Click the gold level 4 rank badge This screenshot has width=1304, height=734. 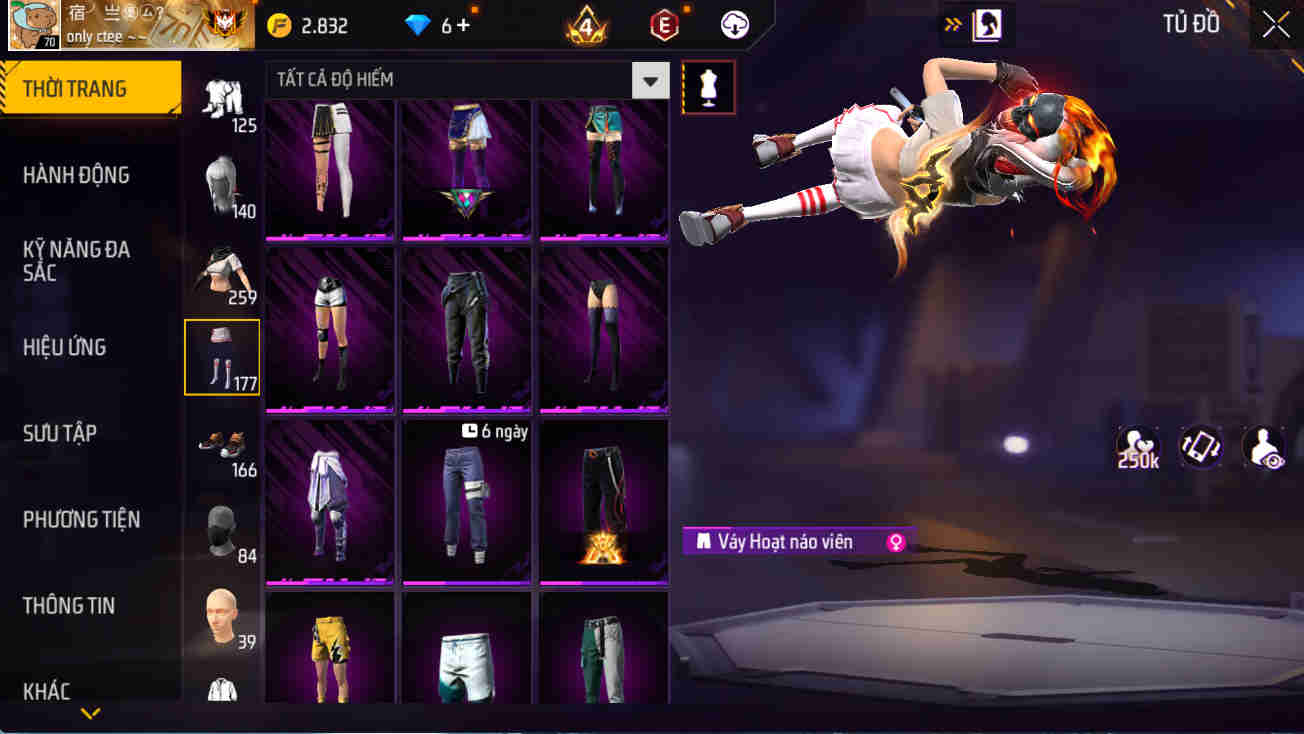pos(584,25)
